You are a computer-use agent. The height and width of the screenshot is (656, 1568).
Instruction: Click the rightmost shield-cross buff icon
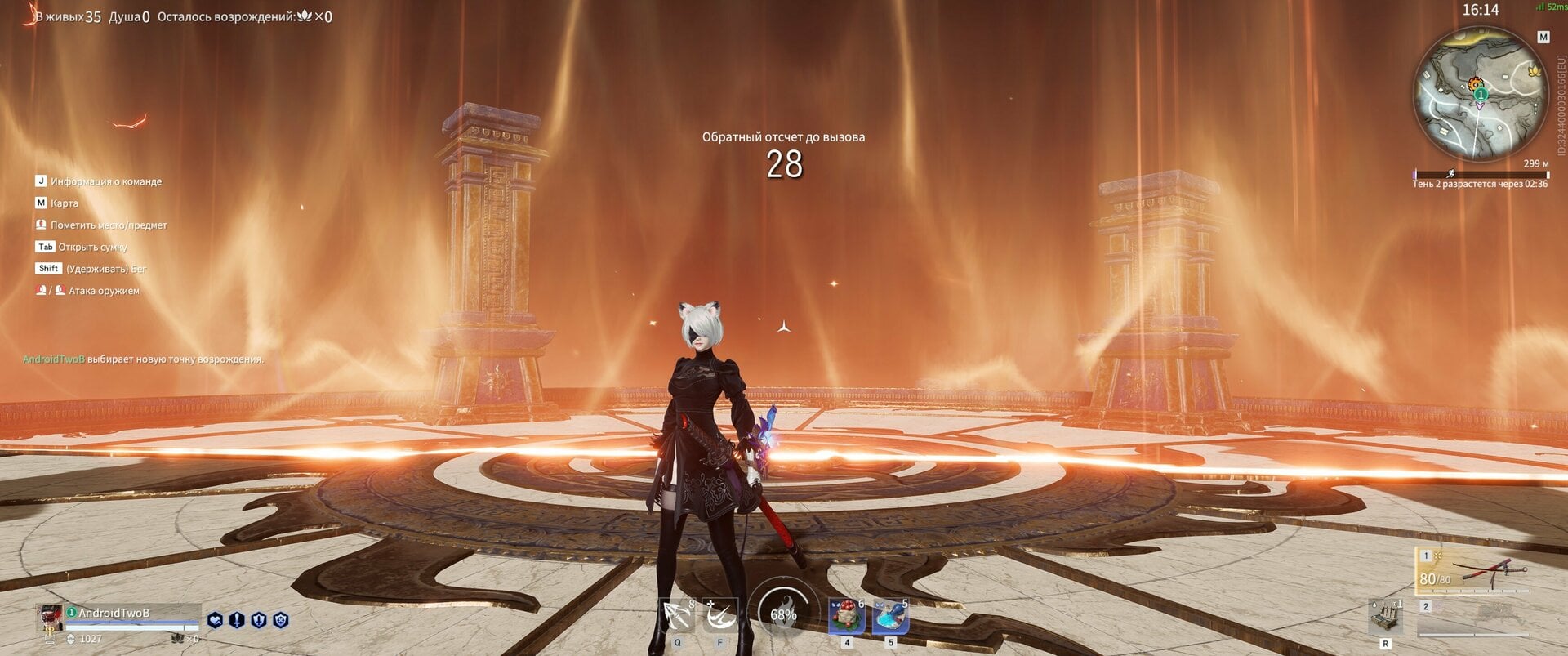[x=281, y=620]
